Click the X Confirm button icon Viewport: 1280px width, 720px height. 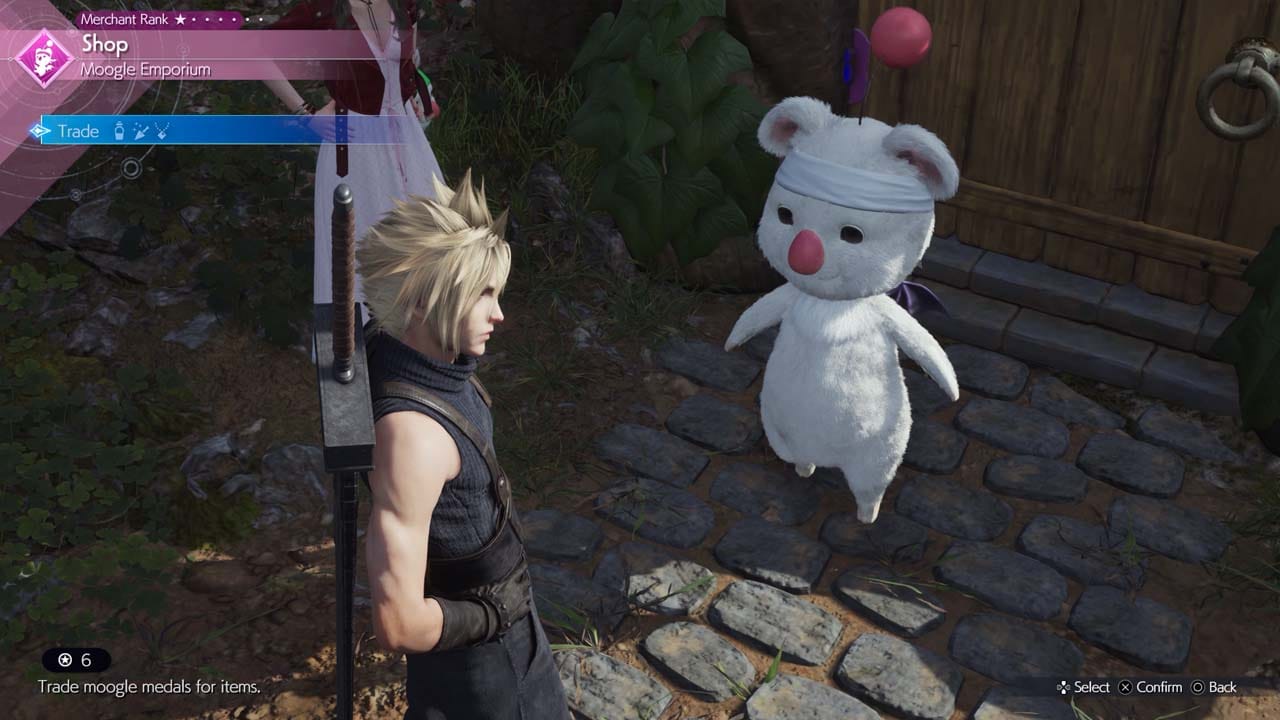[1125, 687]
